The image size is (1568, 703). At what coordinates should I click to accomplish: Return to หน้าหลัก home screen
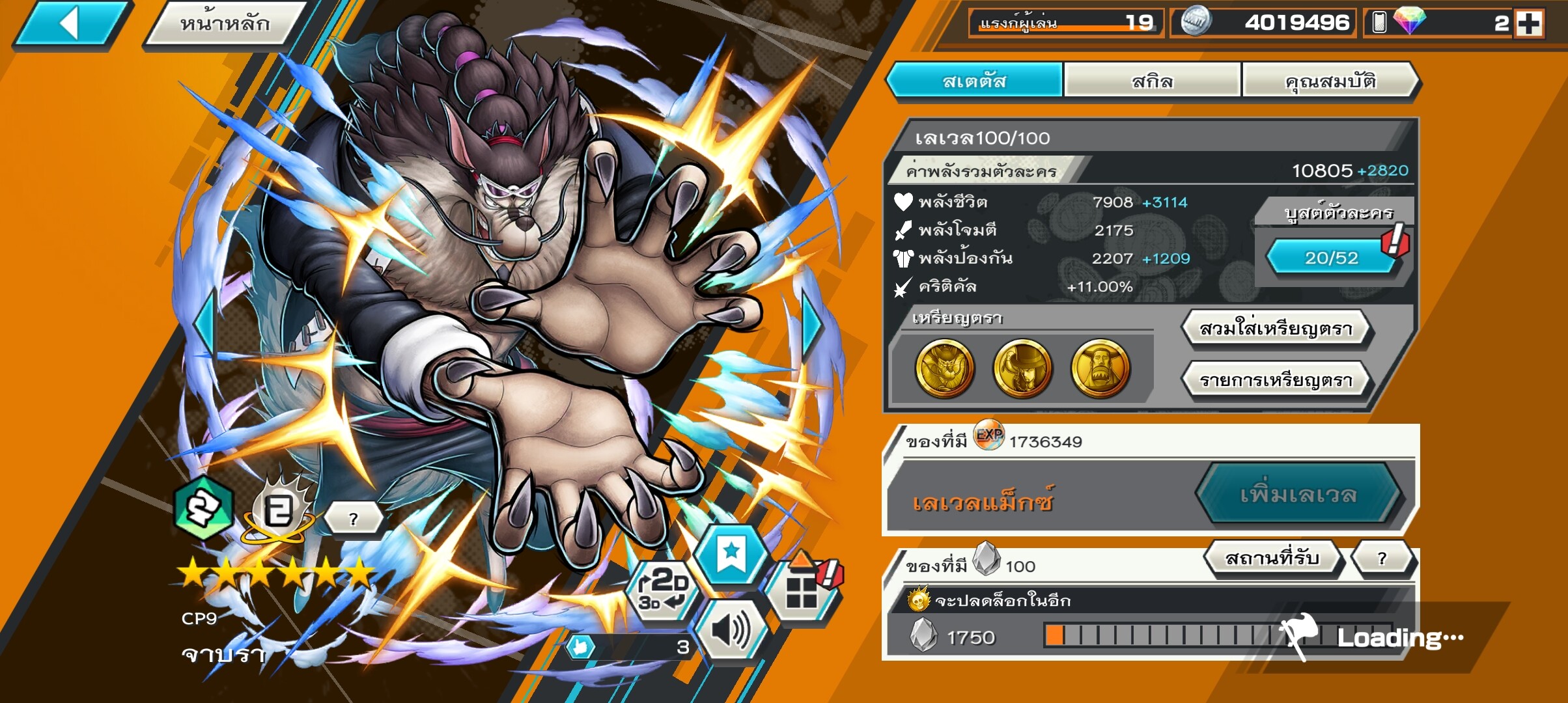225,25
